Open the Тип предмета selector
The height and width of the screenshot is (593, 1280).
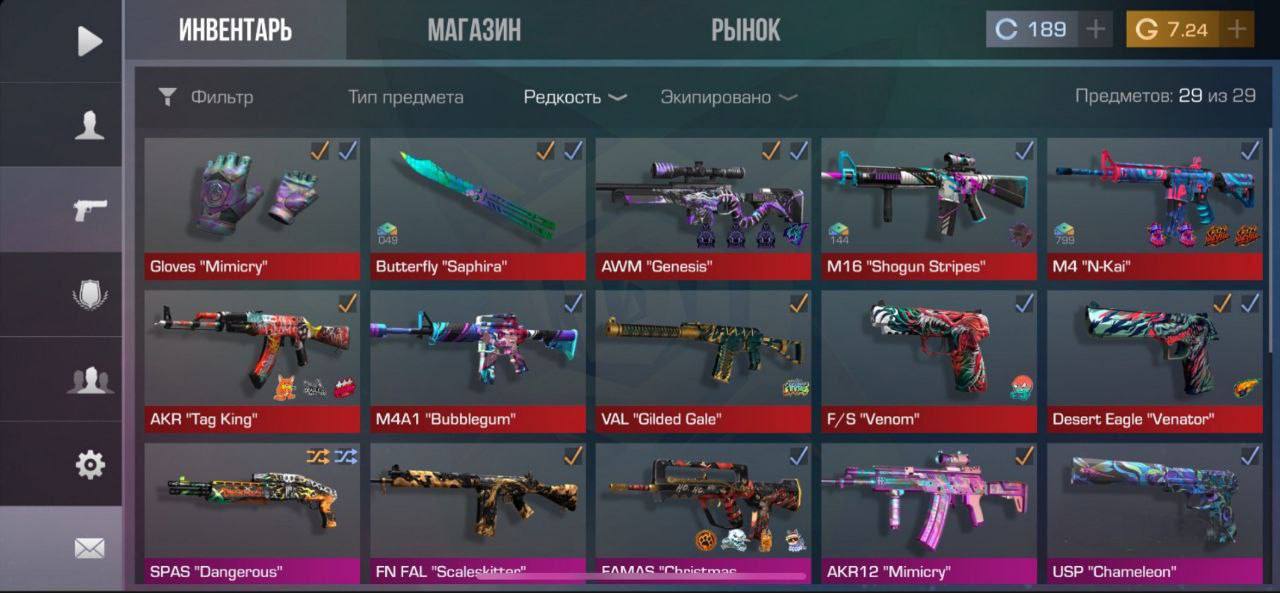pyautogui.click(x=405, y=97)
